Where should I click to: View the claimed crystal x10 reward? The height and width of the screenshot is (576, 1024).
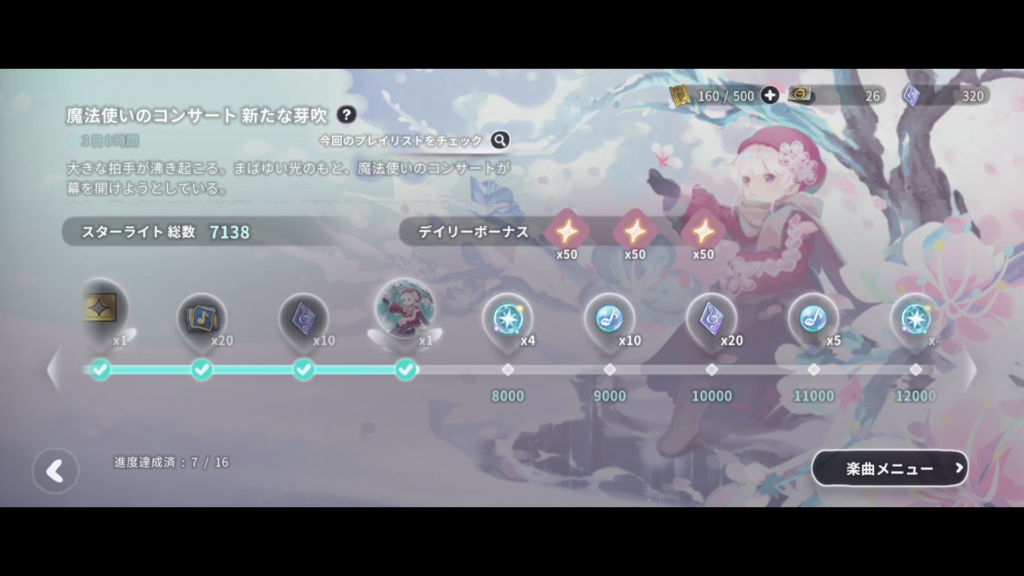[303, 319]
